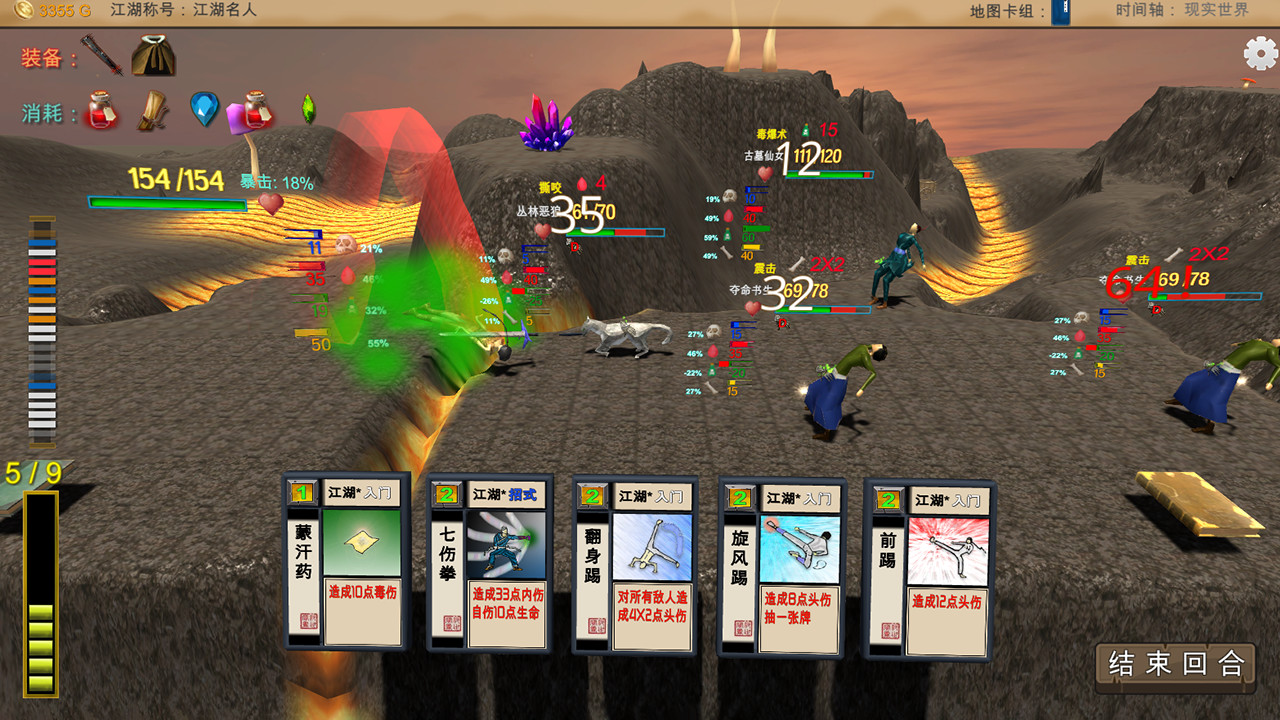Select the 前踢 kick card
Screen dimensions: 1280x720
(x=930, y=565)
